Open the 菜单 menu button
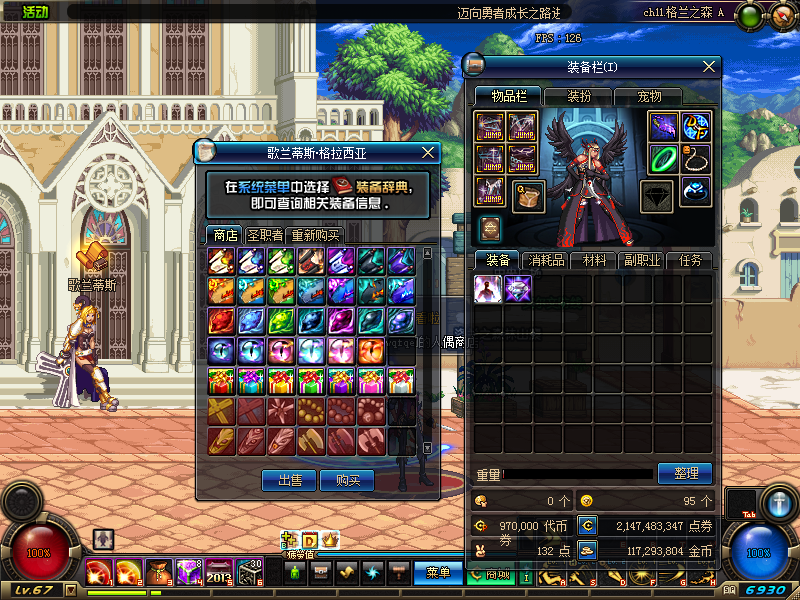The height and width of the screenshot is (600, 800). [438, 573]
